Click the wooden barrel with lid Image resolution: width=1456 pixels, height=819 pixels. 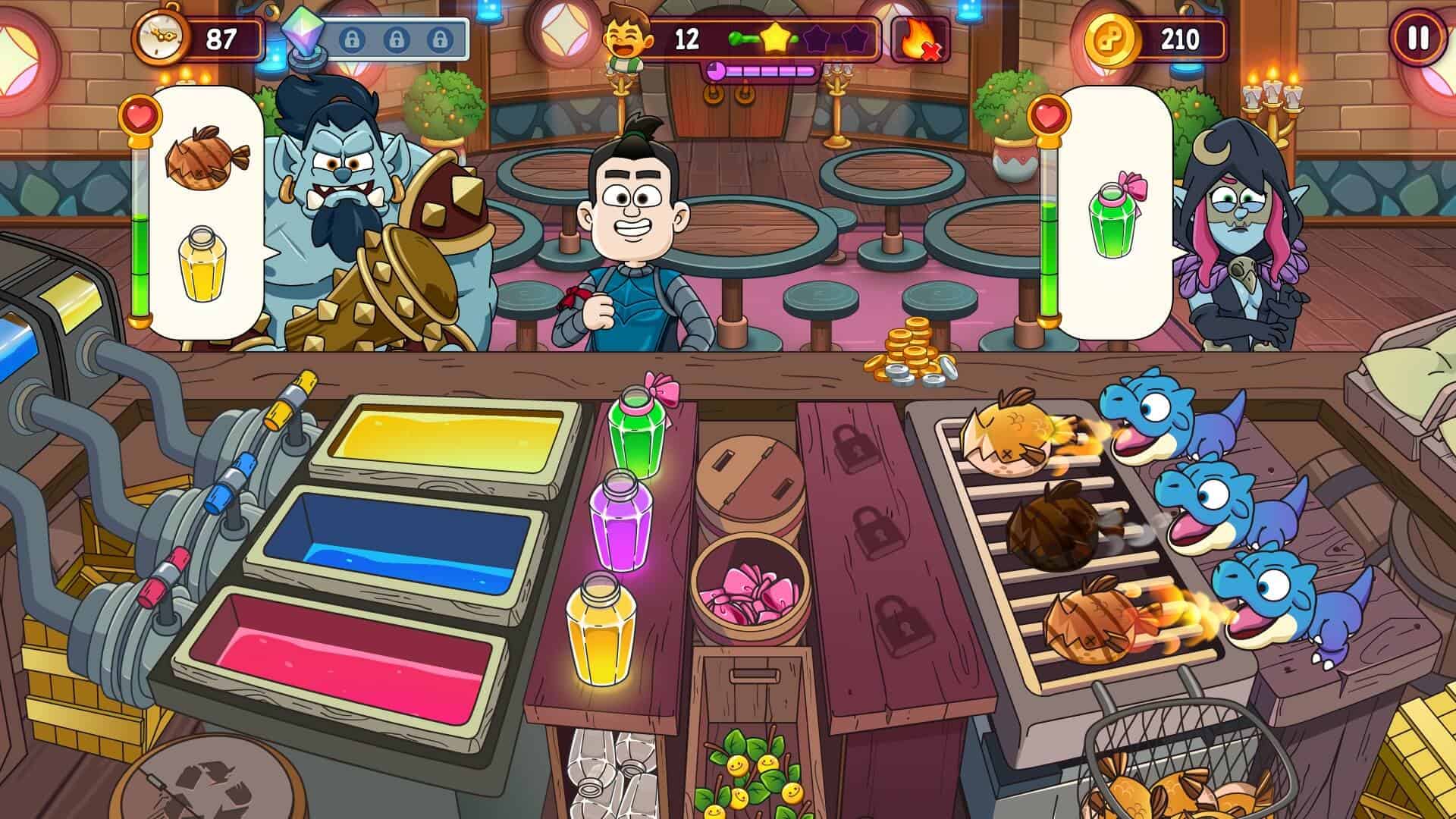pos(749,485)
